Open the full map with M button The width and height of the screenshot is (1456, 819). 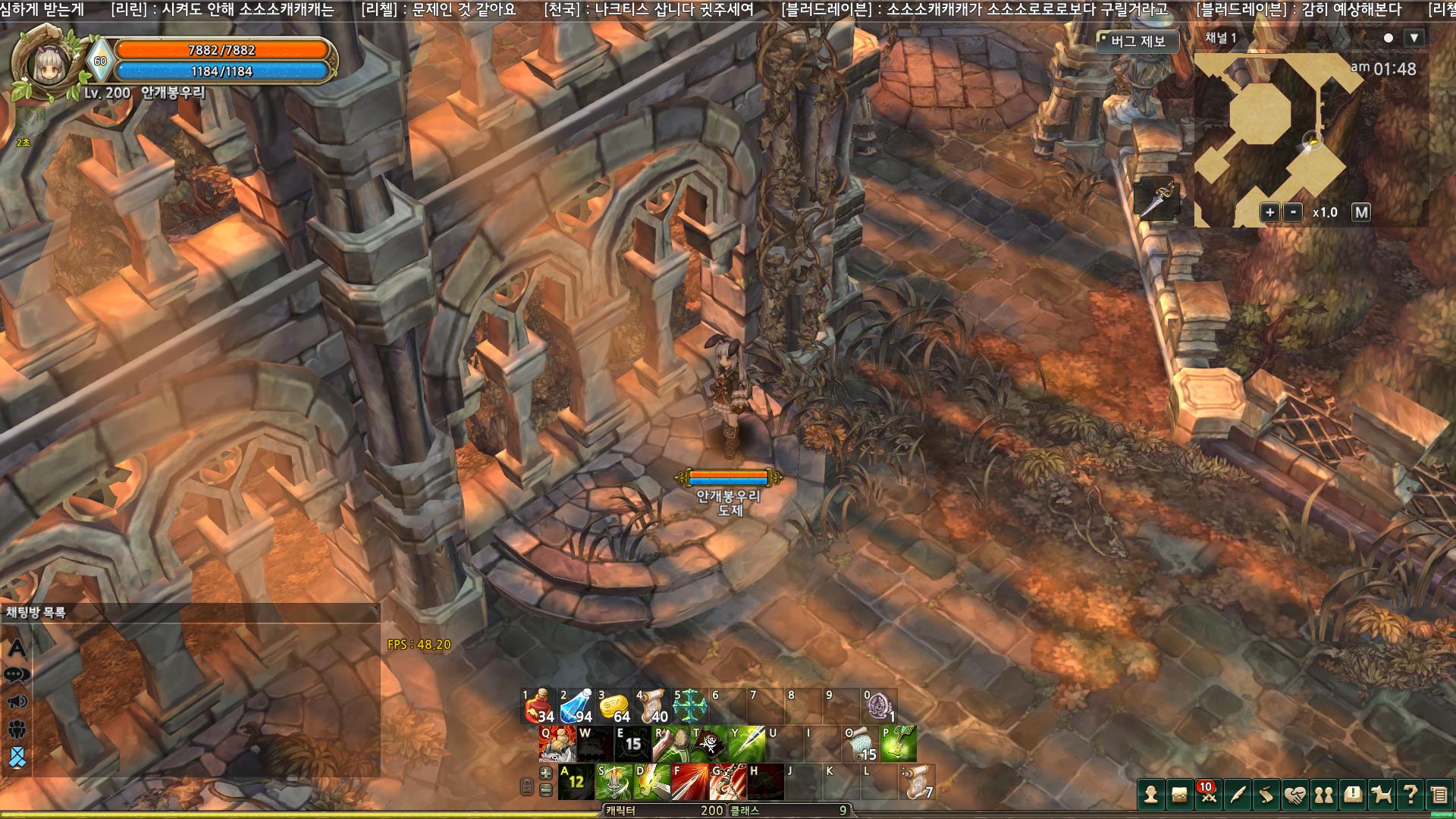tap(1361, 212)
